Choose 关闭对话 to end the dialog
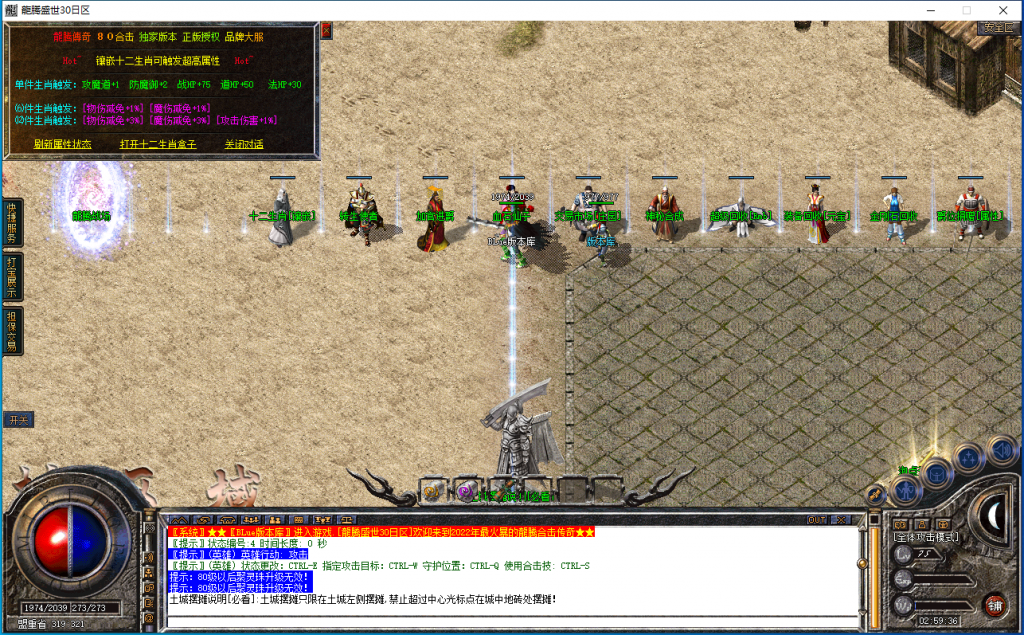Viewport: 1024px width, 635px height. coord(244,144)
